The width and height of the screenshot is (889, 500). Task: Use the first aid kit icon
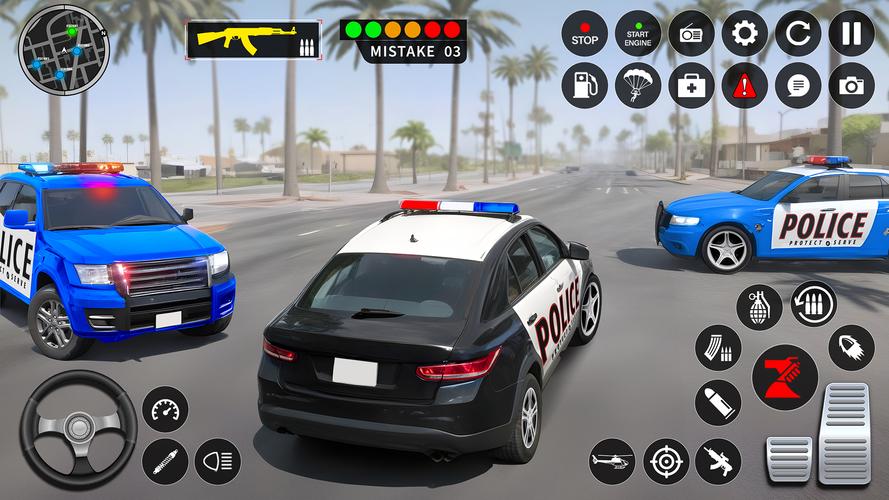click(691, 86)
